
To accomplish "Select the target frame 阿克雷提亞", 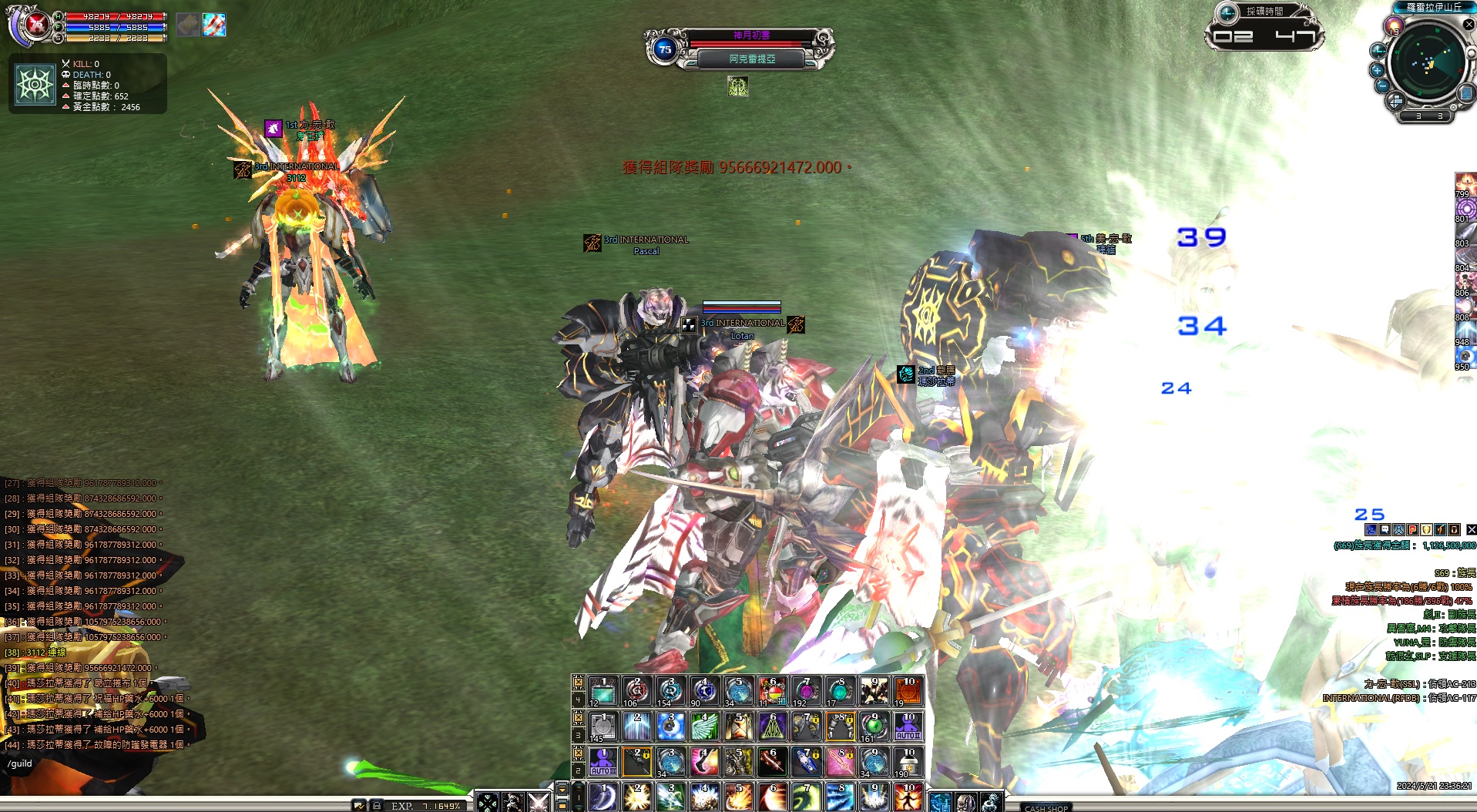I will 752,59.
